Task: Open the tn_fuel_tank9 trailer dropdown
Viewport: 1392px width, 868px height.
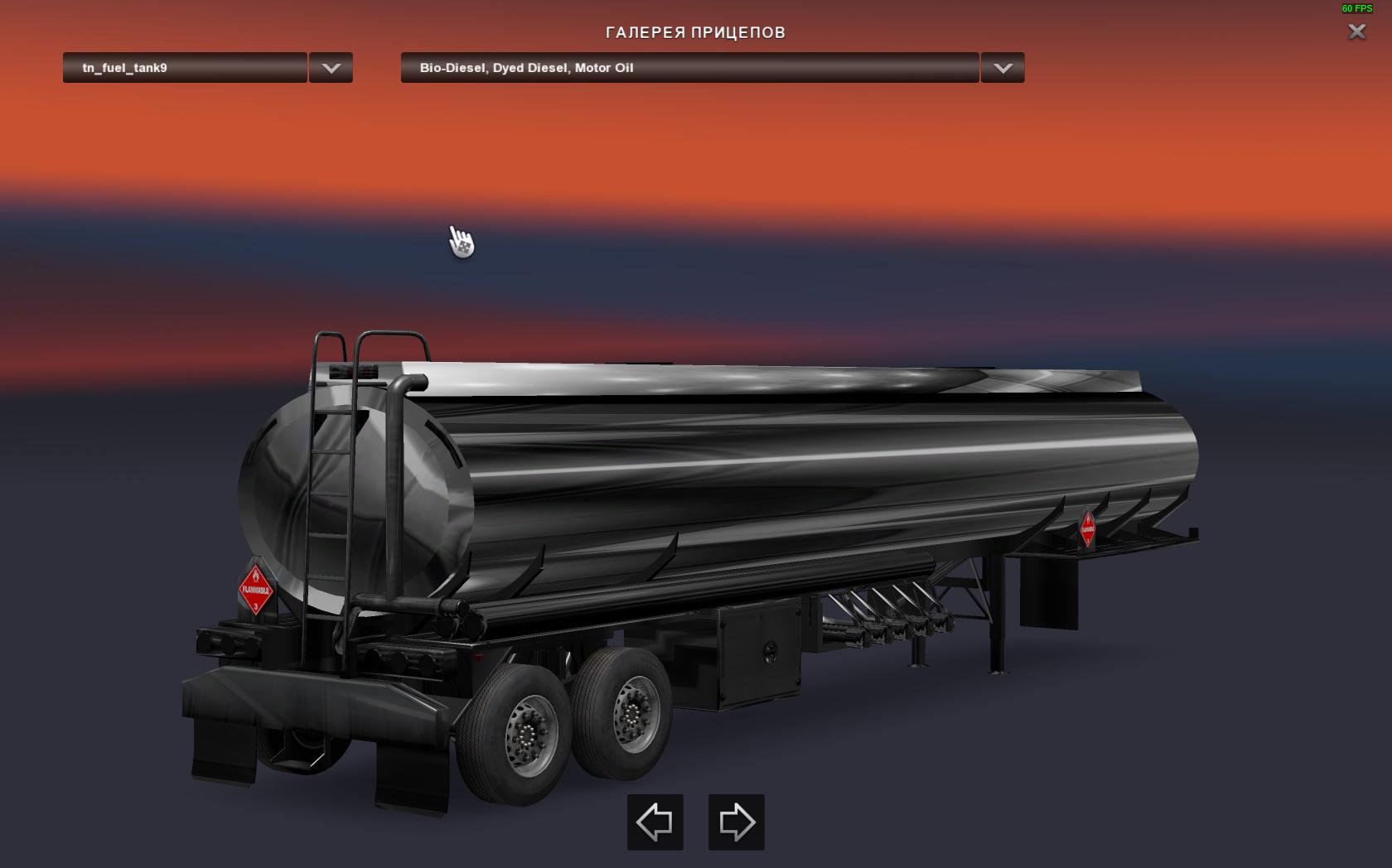Action: click(x=185, y=68)
